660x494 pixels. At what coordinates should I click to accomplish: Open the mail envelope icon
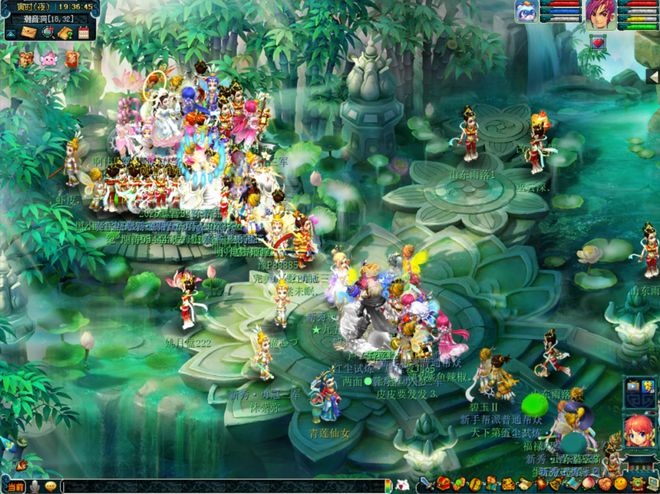29,33
